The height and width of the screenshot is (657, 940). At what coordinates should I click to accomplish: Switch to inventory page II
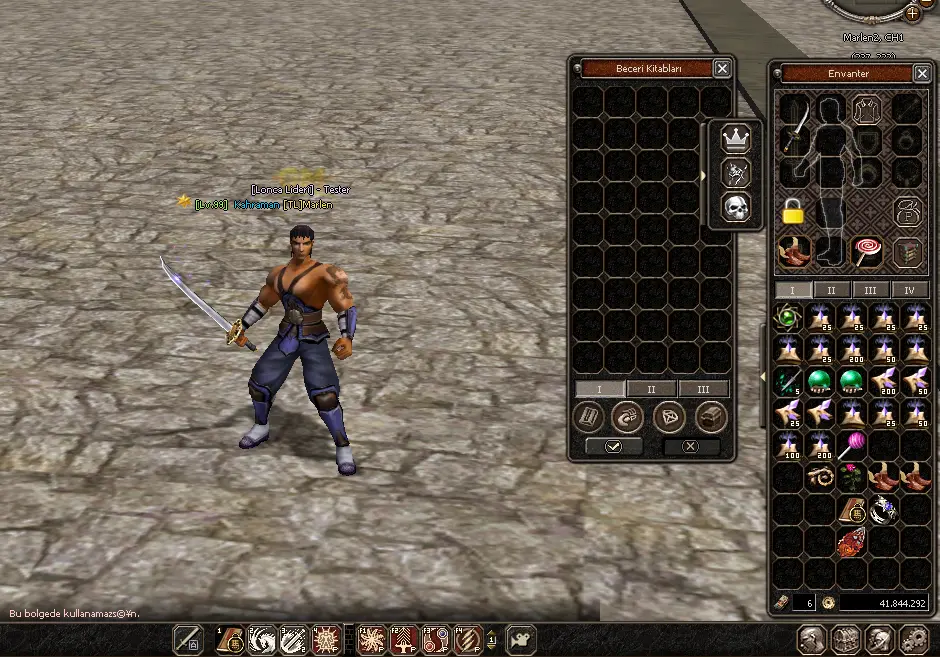tap(831, 290)
